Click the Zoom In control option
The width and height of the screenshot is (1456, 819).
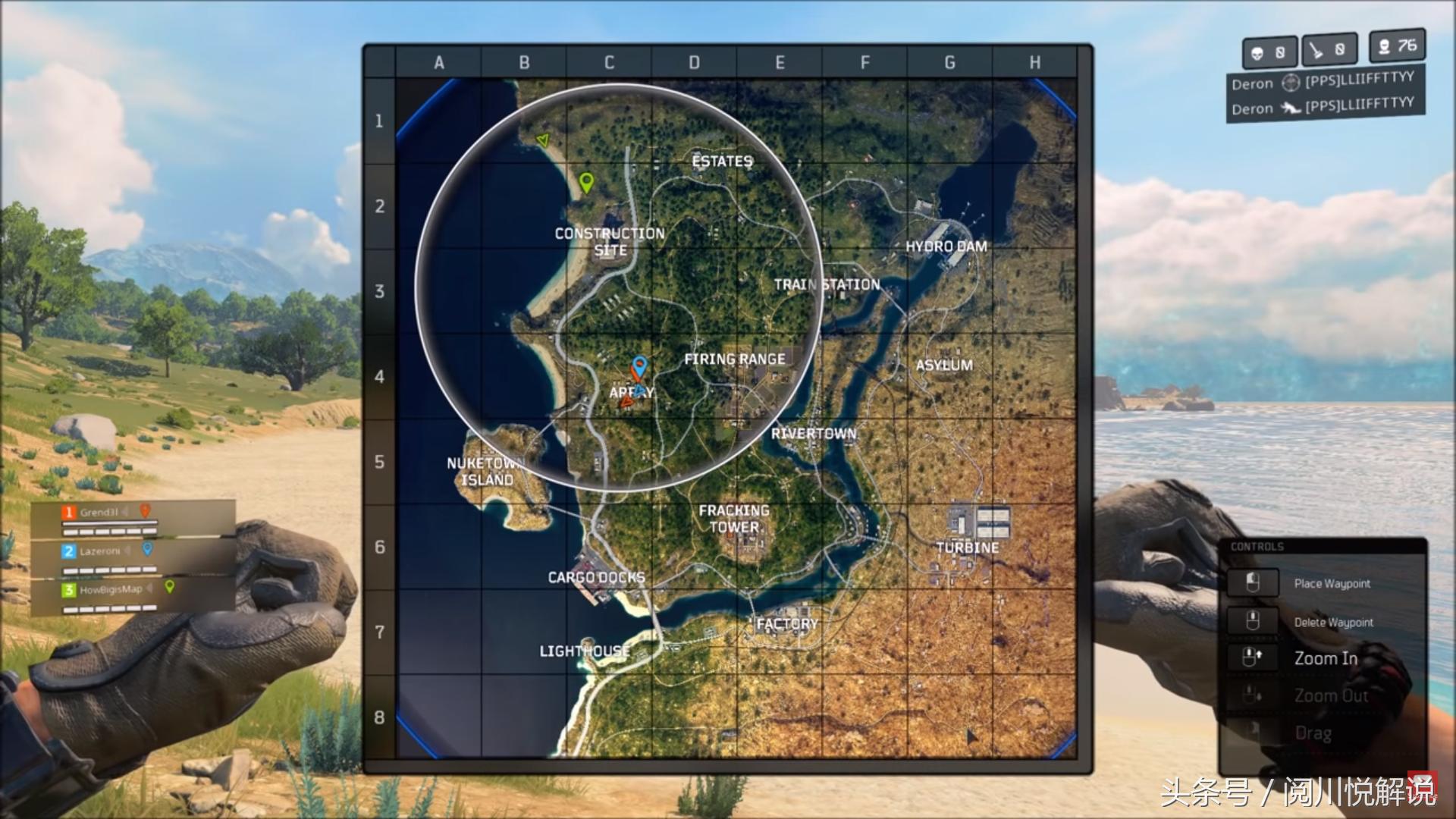[x=1325, y=658]
